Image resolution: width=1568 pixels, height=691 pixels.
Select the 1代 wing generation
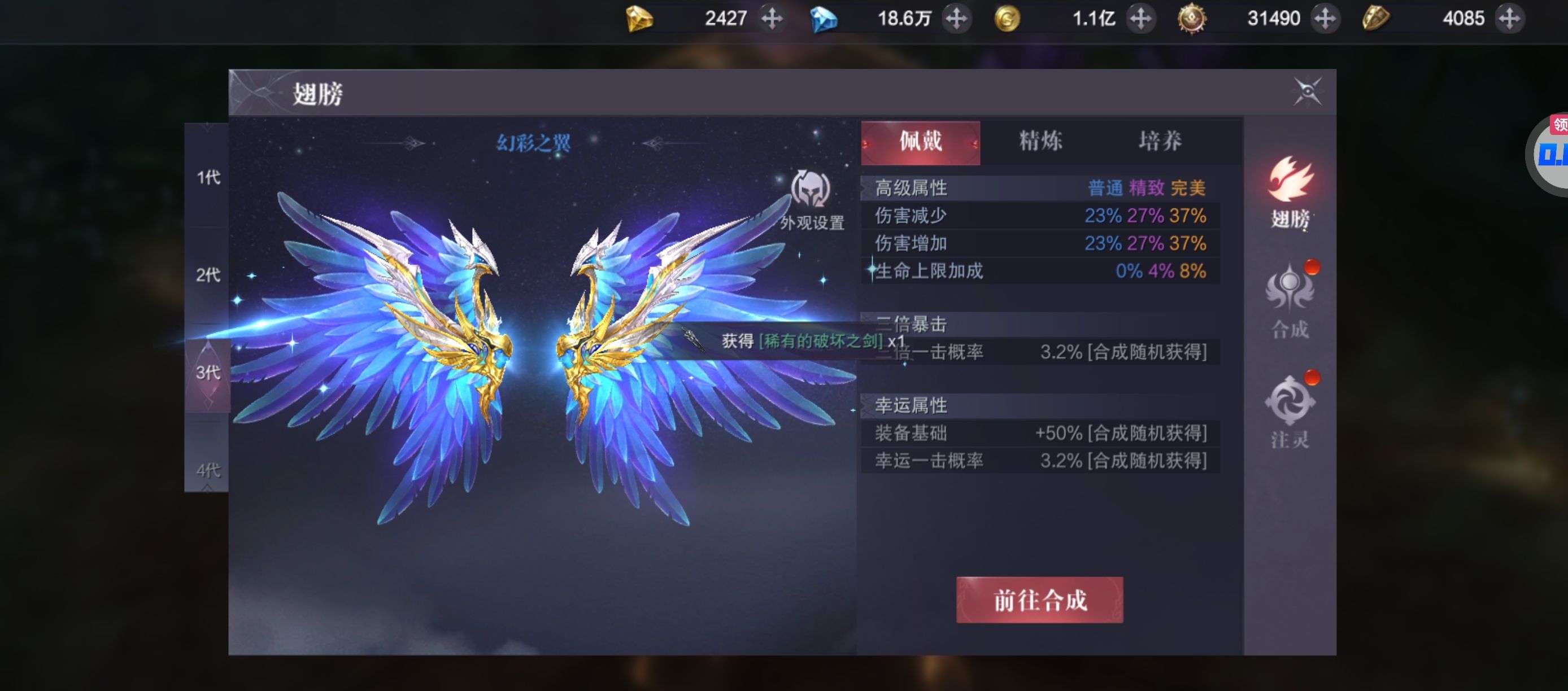207,177
